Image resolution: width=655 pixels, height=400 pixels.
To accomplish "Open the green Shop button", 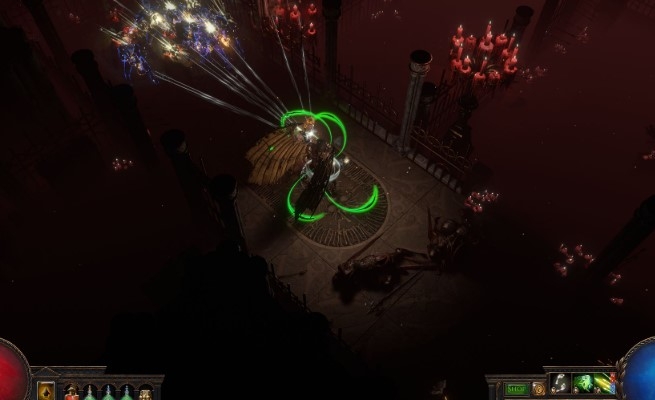I will (x=516, y=388).
